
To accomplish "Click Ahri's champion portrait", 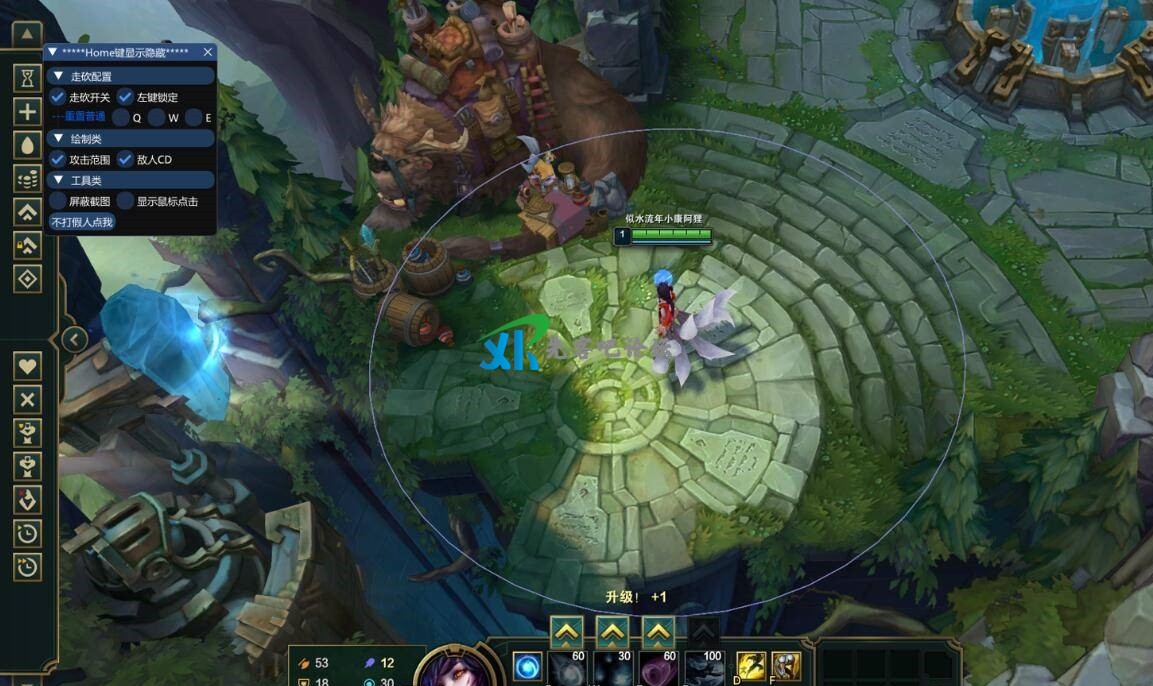I will [457, 668].
